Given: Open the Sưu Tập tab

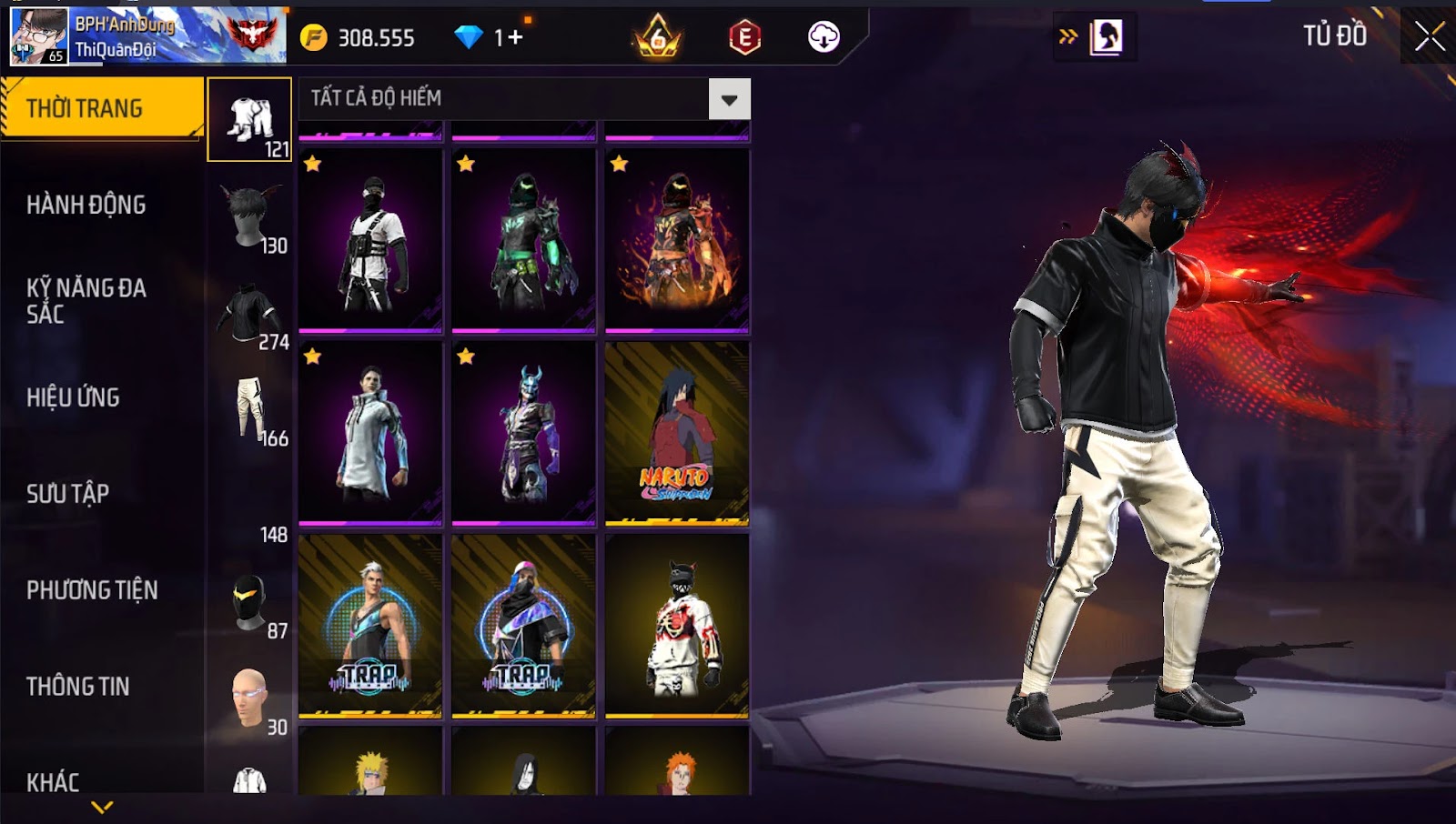Looking at the screenshot, I should 68,494.
